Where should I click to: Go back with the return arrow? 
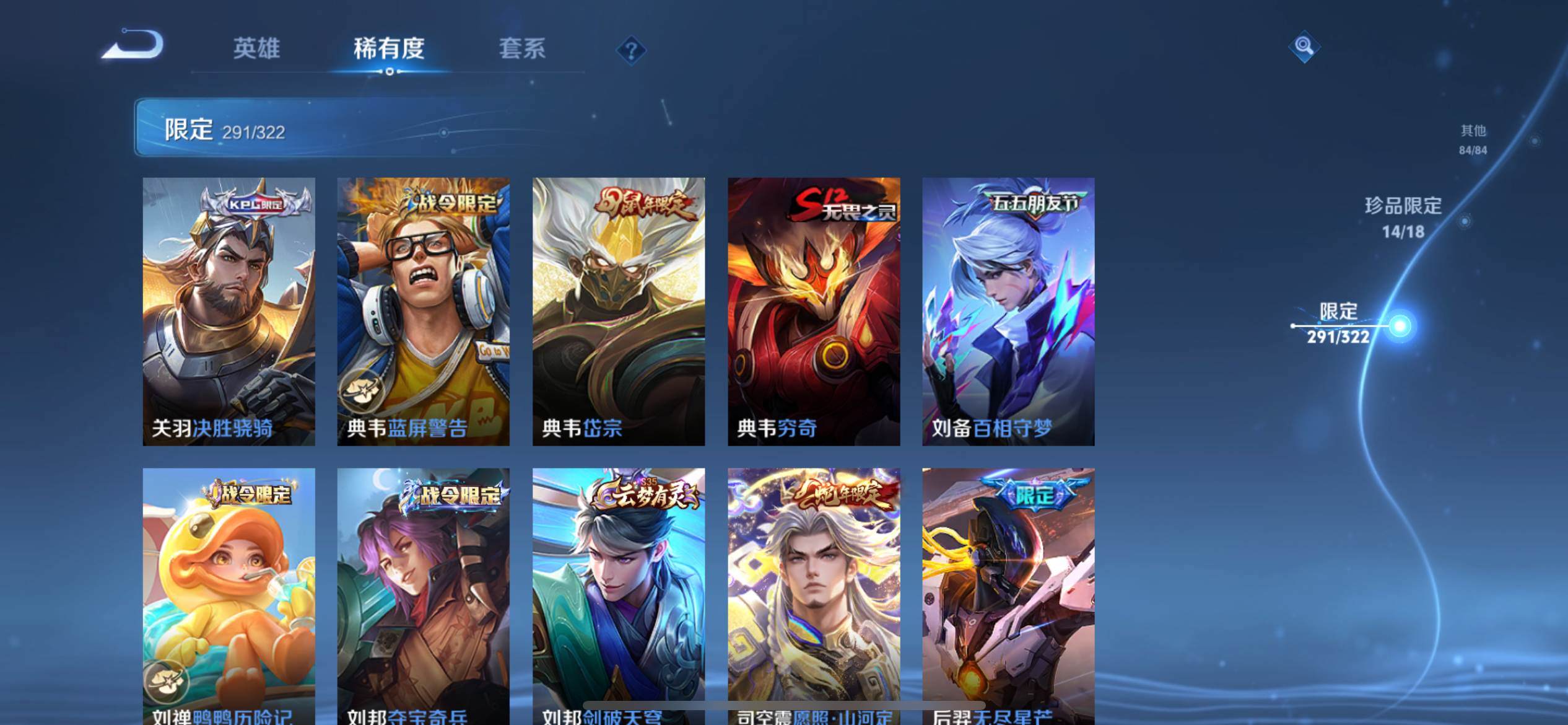(x=133, y=45)
